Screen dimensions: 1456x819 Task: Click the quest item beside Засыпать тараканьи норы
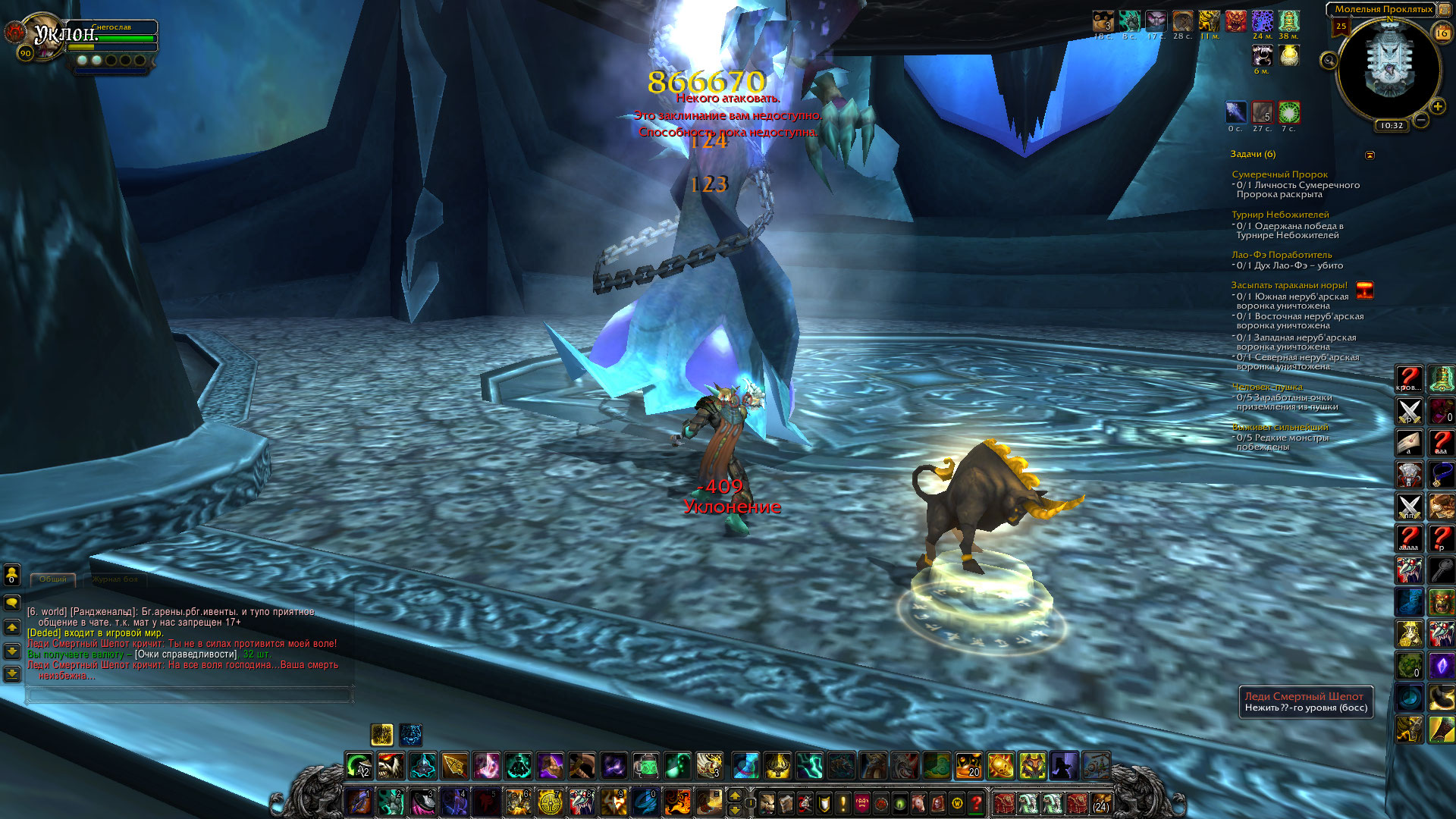click(x=1364, y=290)
